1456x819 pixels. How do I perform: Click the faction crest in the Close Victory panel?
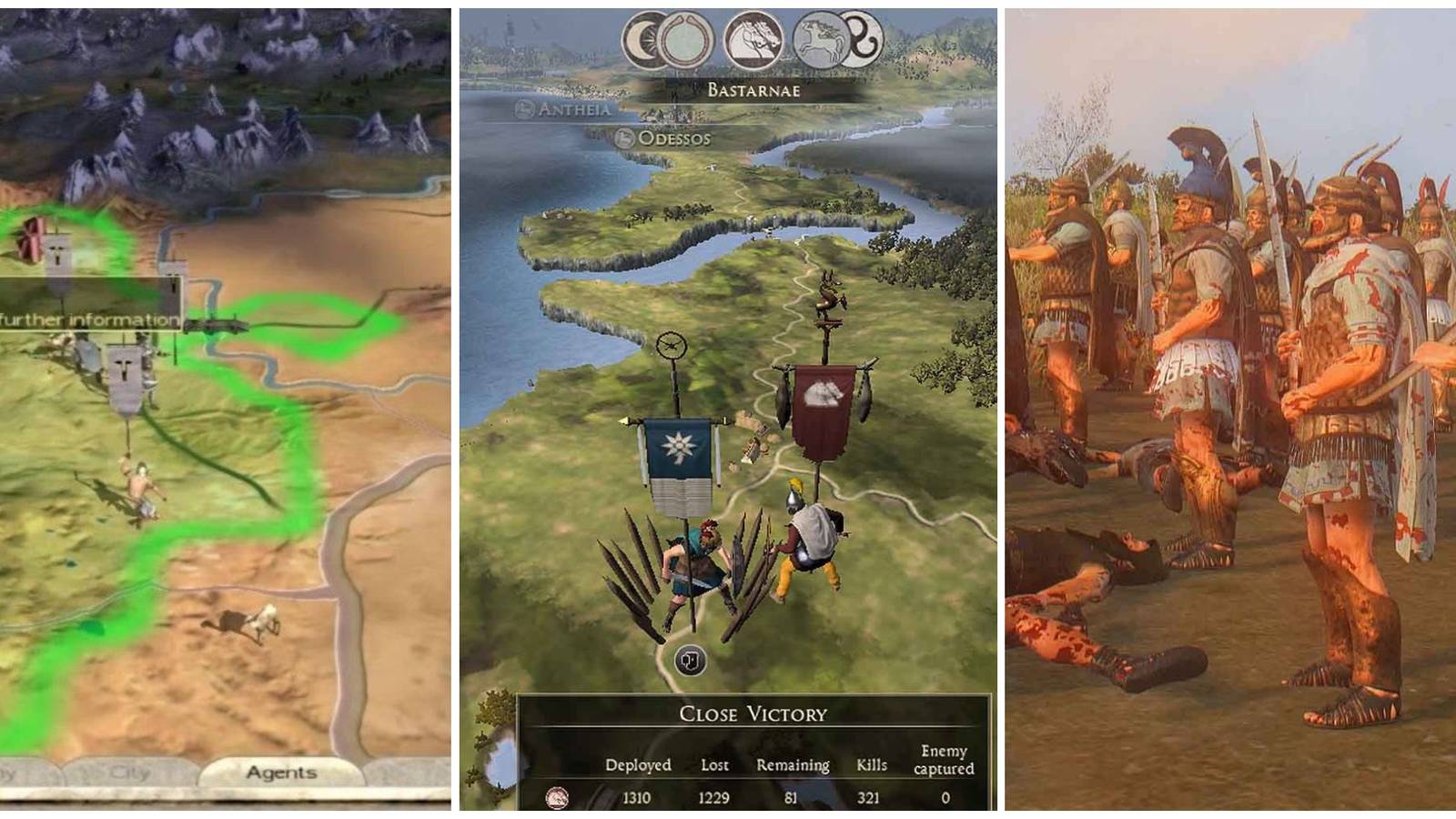click(559, 797)
